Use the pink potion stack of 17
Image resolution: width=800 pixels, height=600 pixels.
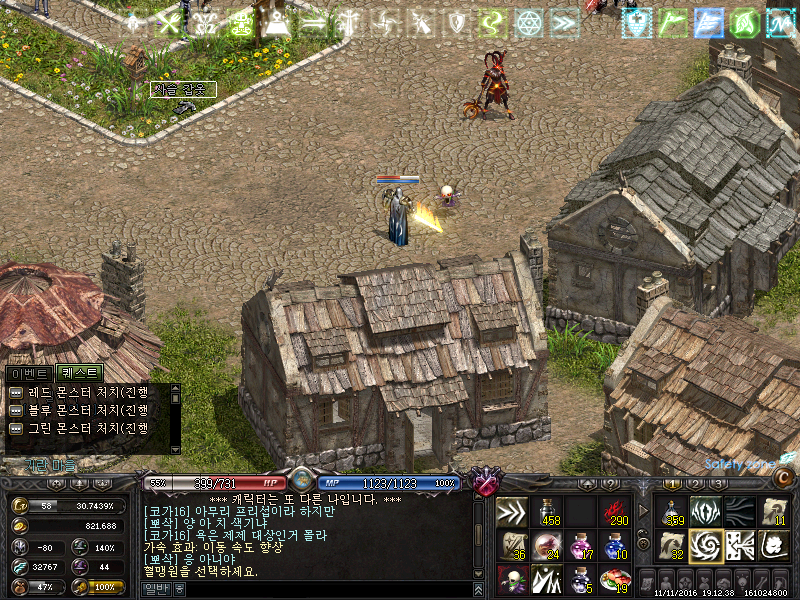tap(580, 545)
